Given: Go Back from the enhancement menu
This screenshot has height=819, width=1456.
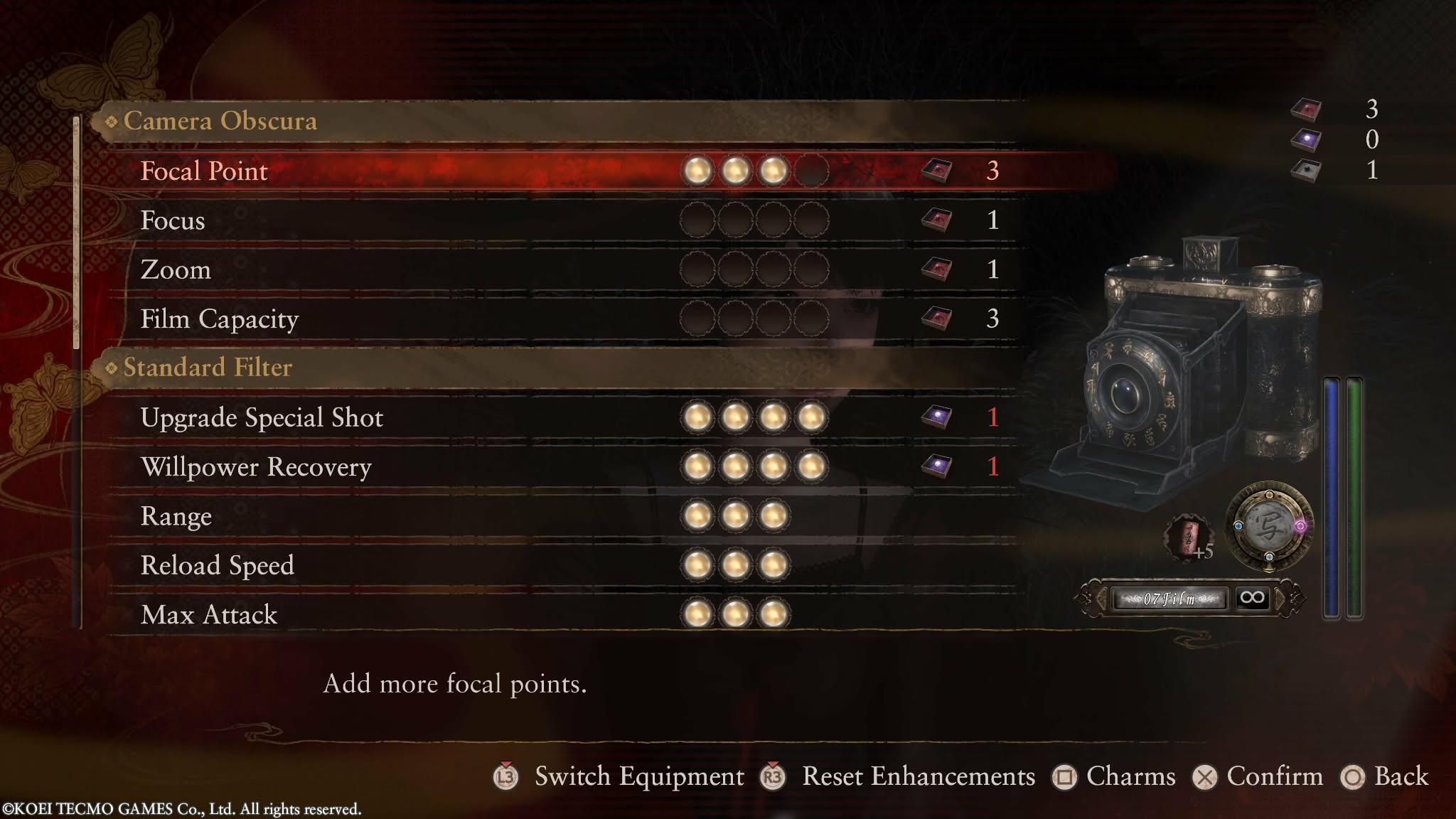Looking at the screenshot, I should click(1401, 776).
